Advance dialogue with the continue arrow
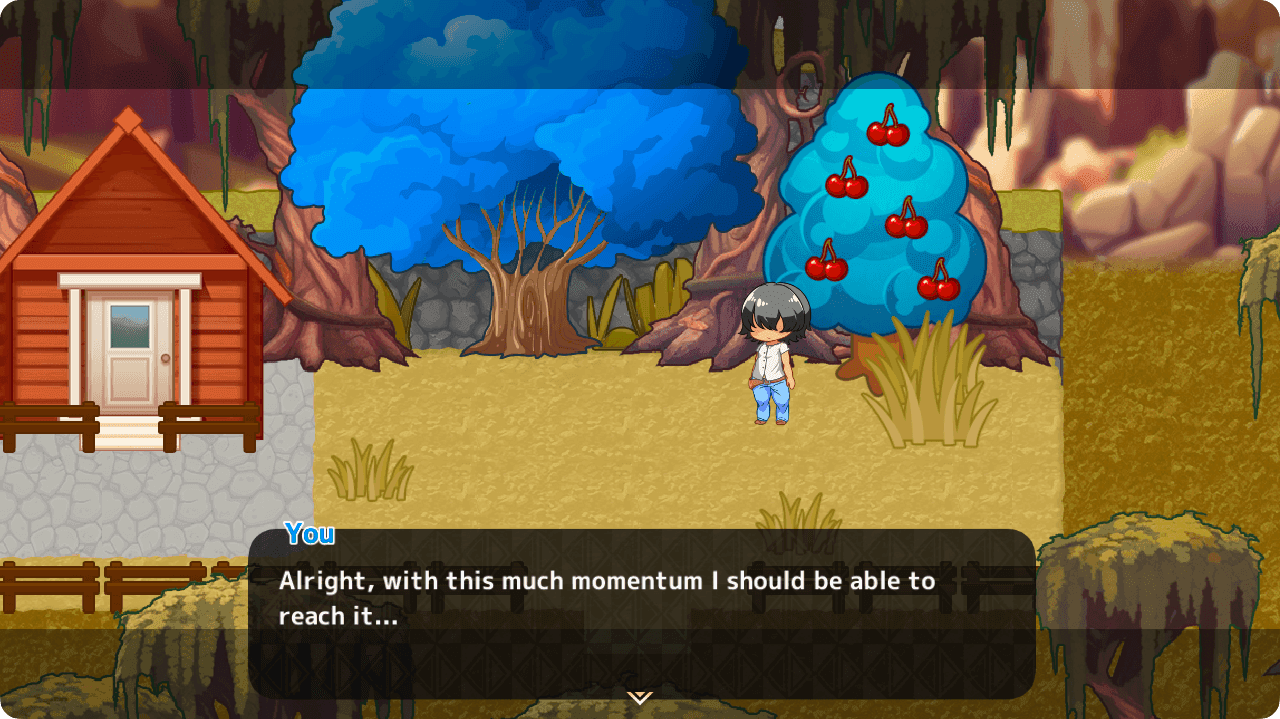The image size is (1280, 719). pyautogui.click(x=639, y=697)
